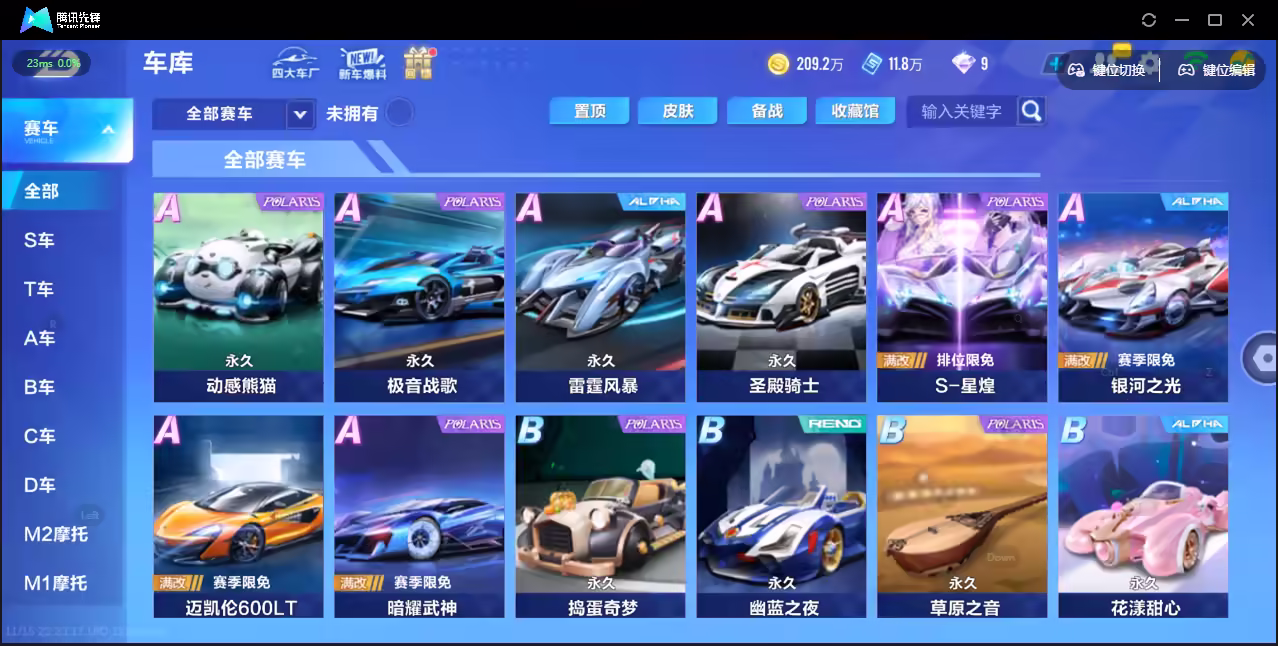Screen dimensions: 1278x646
Task: Open the 皮肤 skins button
Action: 677,111
